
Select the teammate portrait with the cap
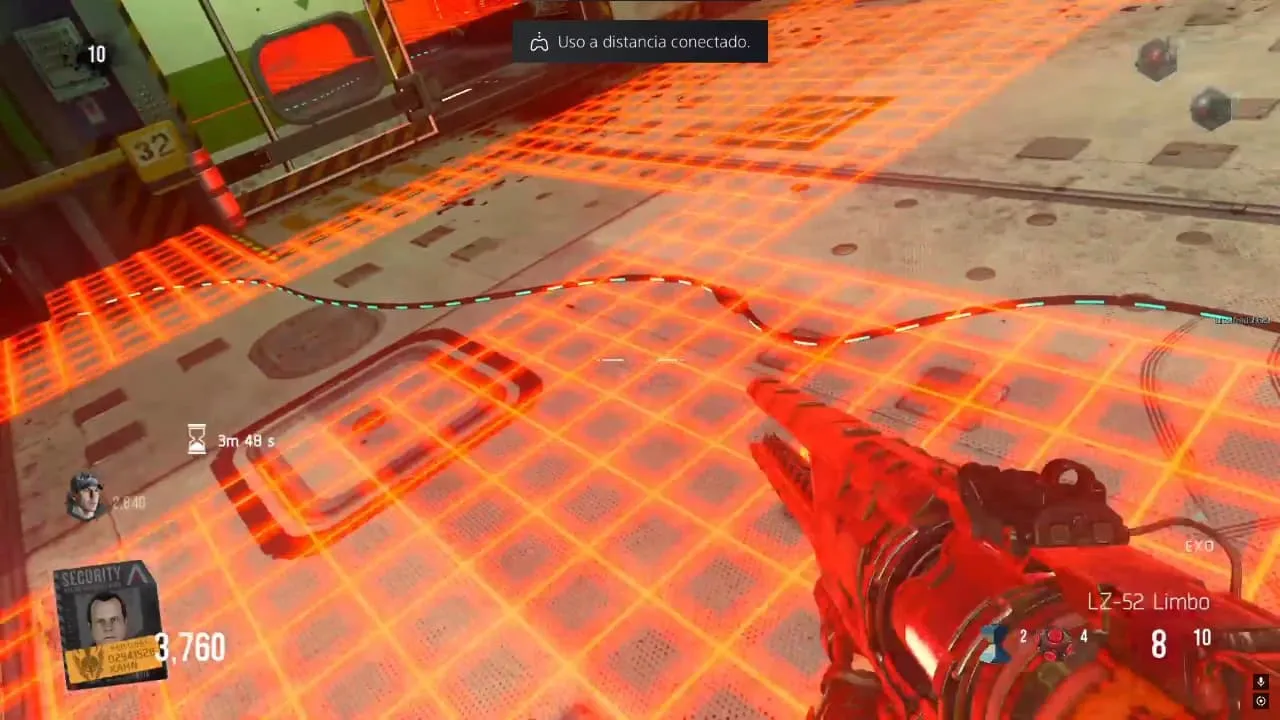point(86,495)
